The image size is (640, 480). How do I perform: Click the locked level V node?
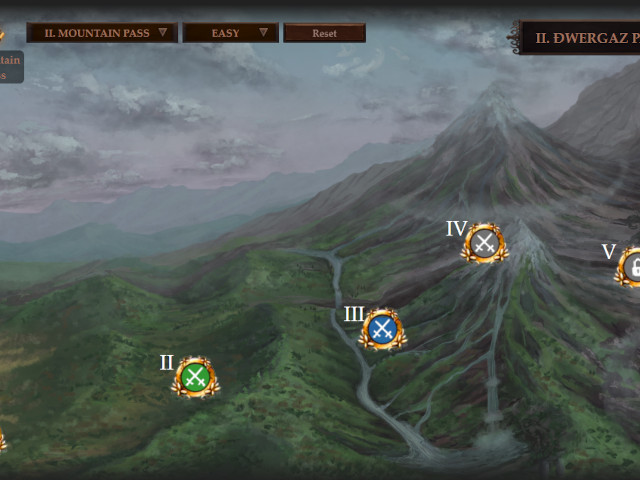click(x=632, y=266)
